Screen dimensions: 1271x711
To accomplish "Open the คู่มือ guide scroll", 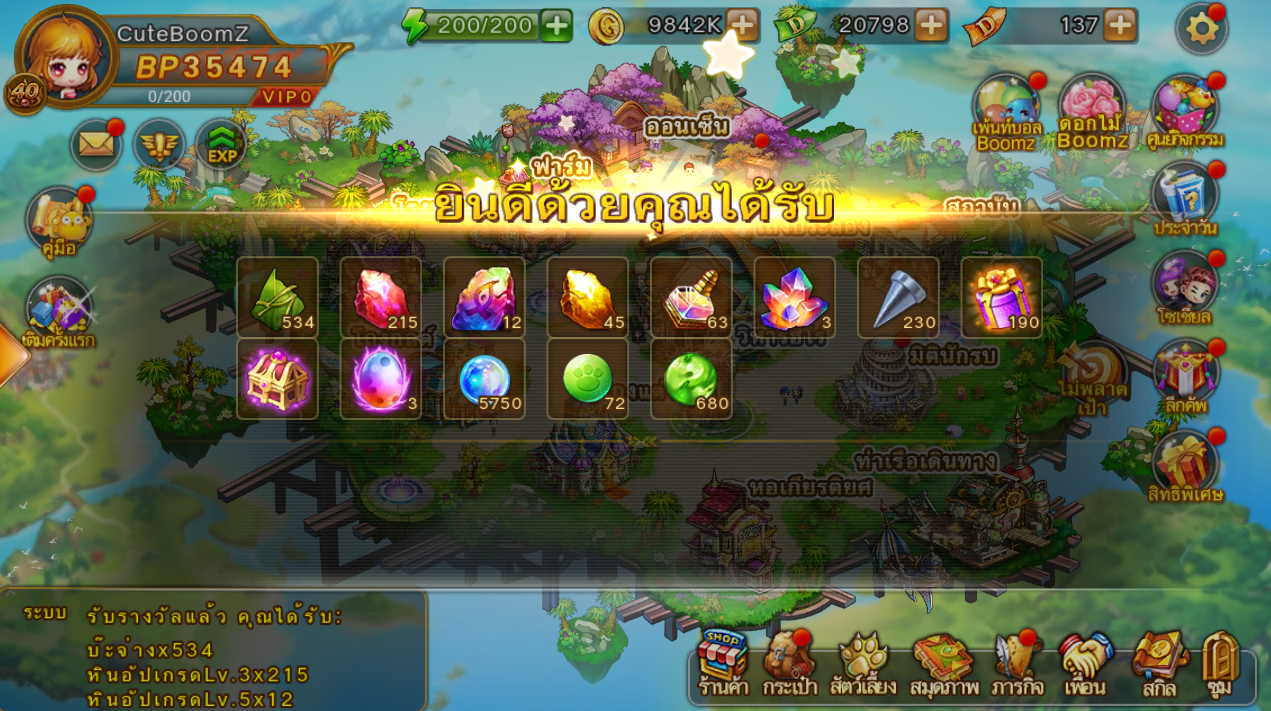I will [x=59, y=222].
